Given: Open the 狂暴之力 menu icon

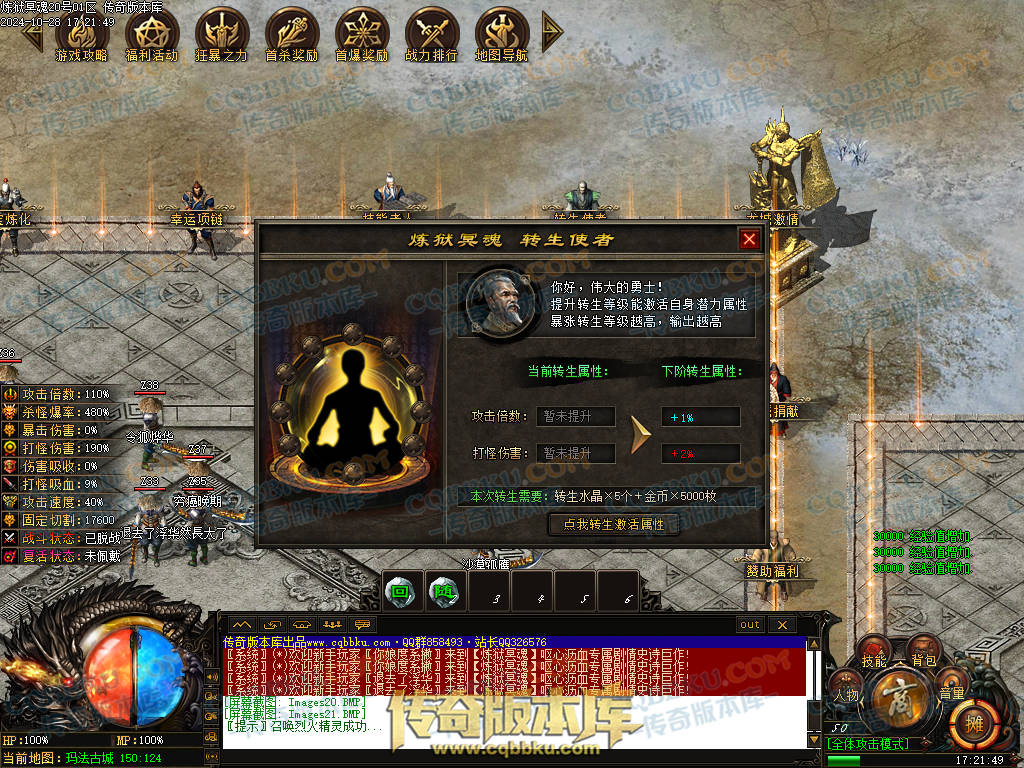Looking at the screenshot, I should [x=221, y=34].
